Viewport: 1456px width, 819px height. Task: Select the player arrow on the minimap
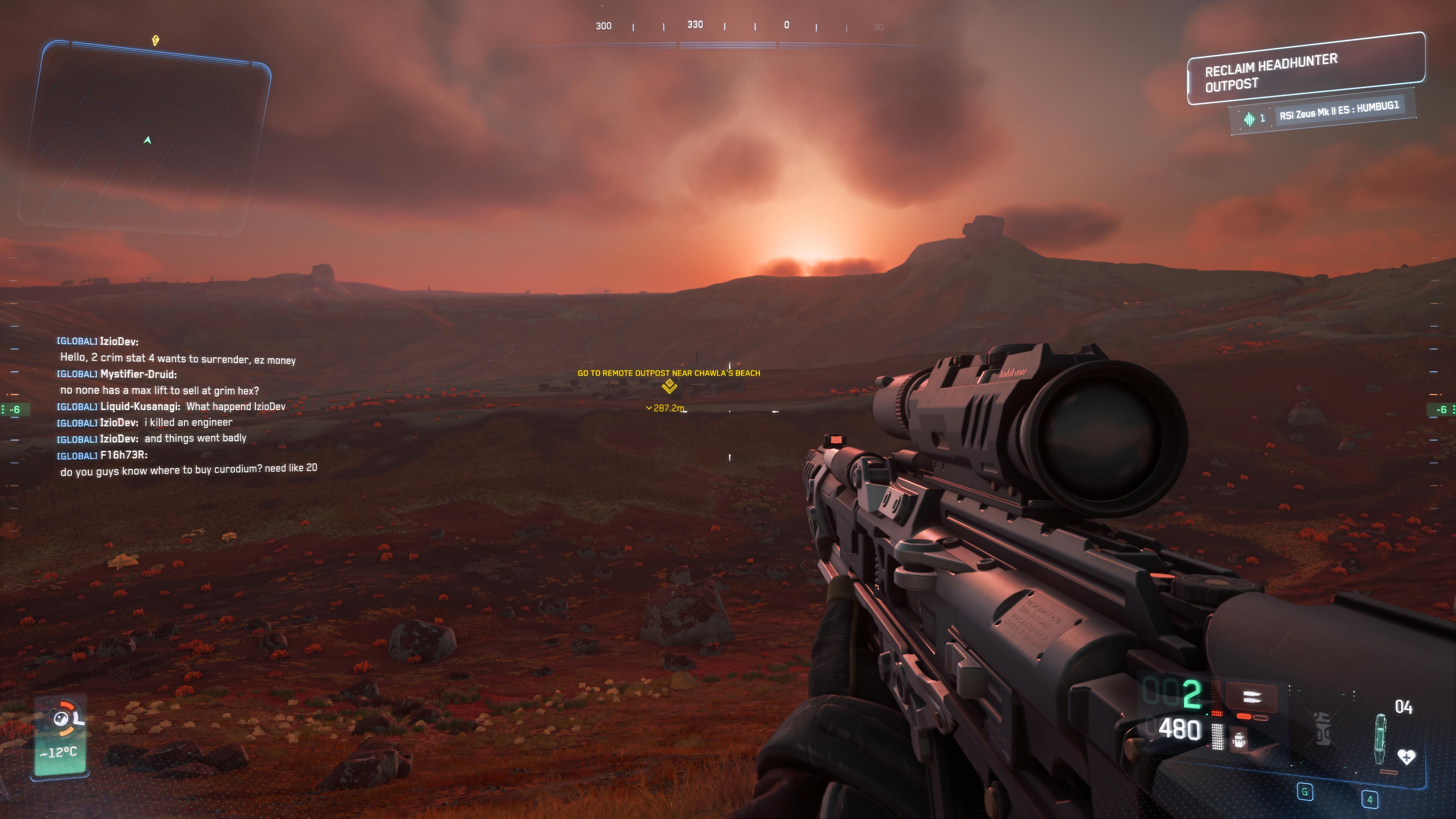pyautogui.click(x=148, y=140)
